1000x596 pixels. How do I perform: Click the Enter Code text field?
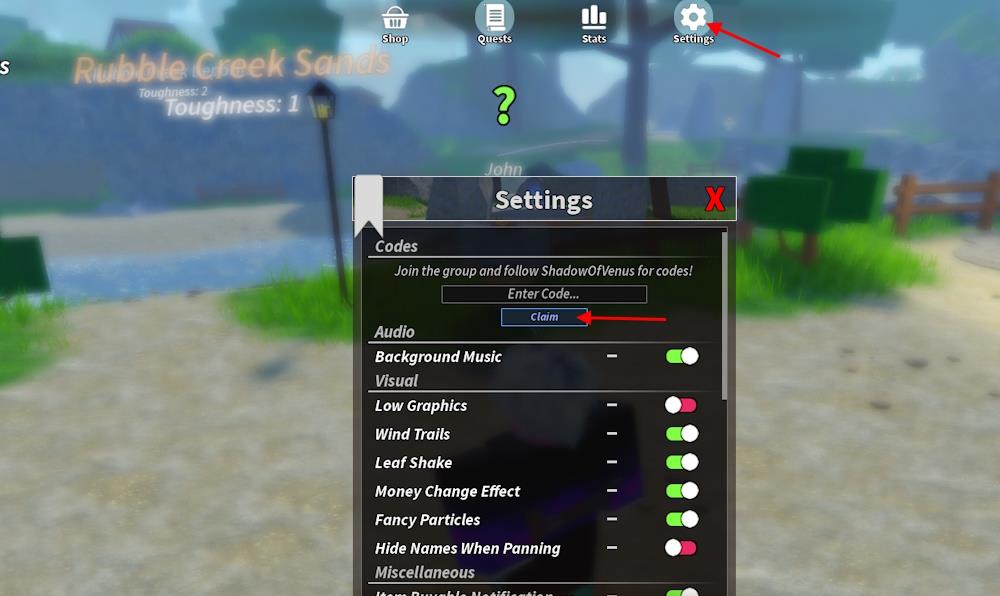tap(544, 294)
